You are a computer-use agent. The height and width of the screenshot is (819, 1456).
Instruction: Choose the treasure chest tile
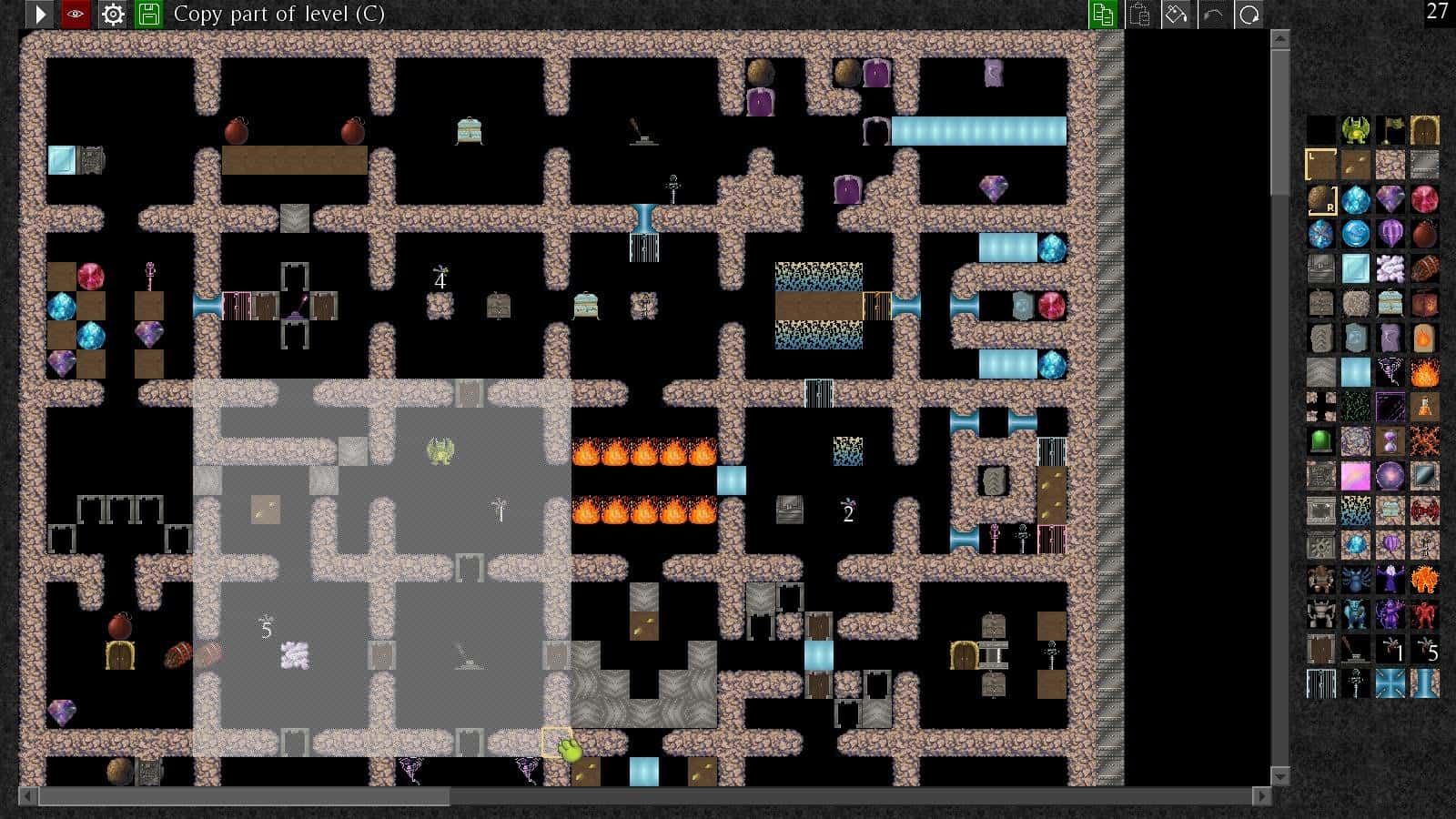[1389, 301]
